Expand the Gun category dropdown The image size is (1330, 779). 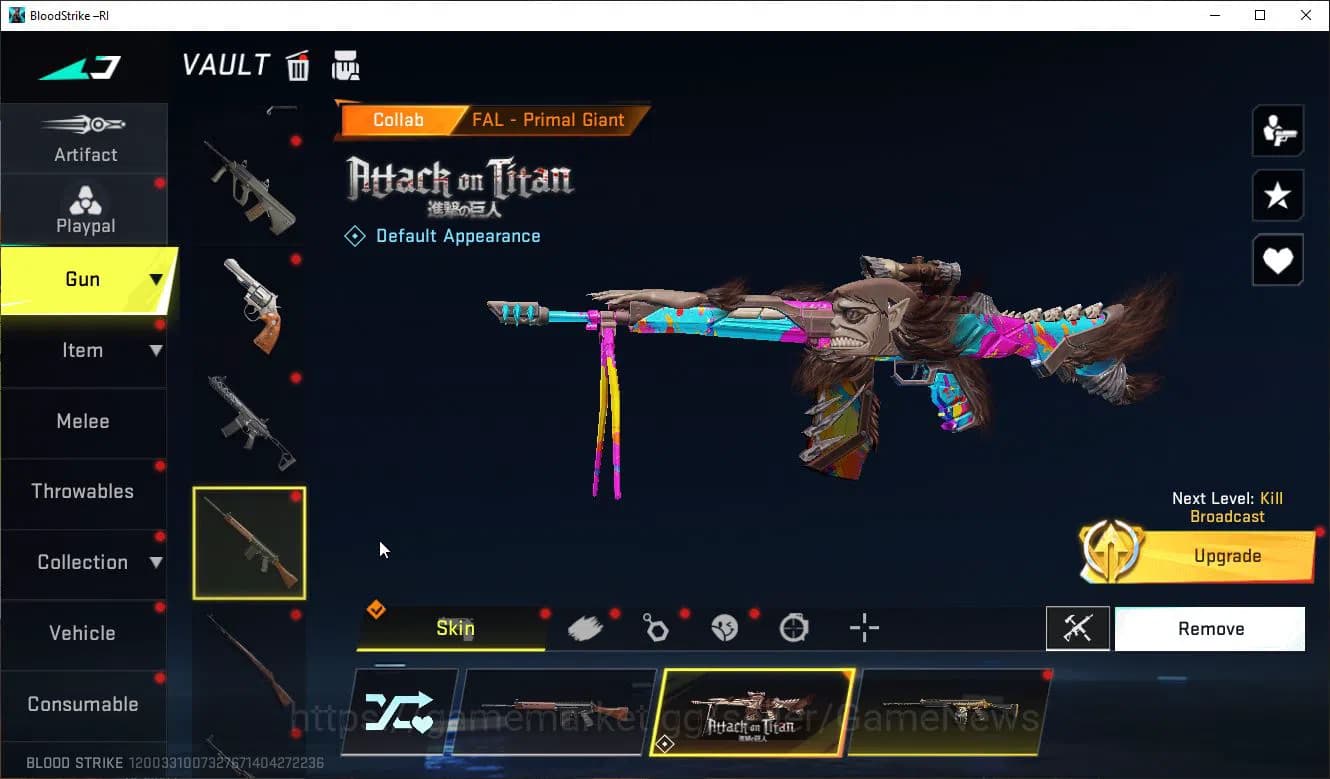(155, 280)
